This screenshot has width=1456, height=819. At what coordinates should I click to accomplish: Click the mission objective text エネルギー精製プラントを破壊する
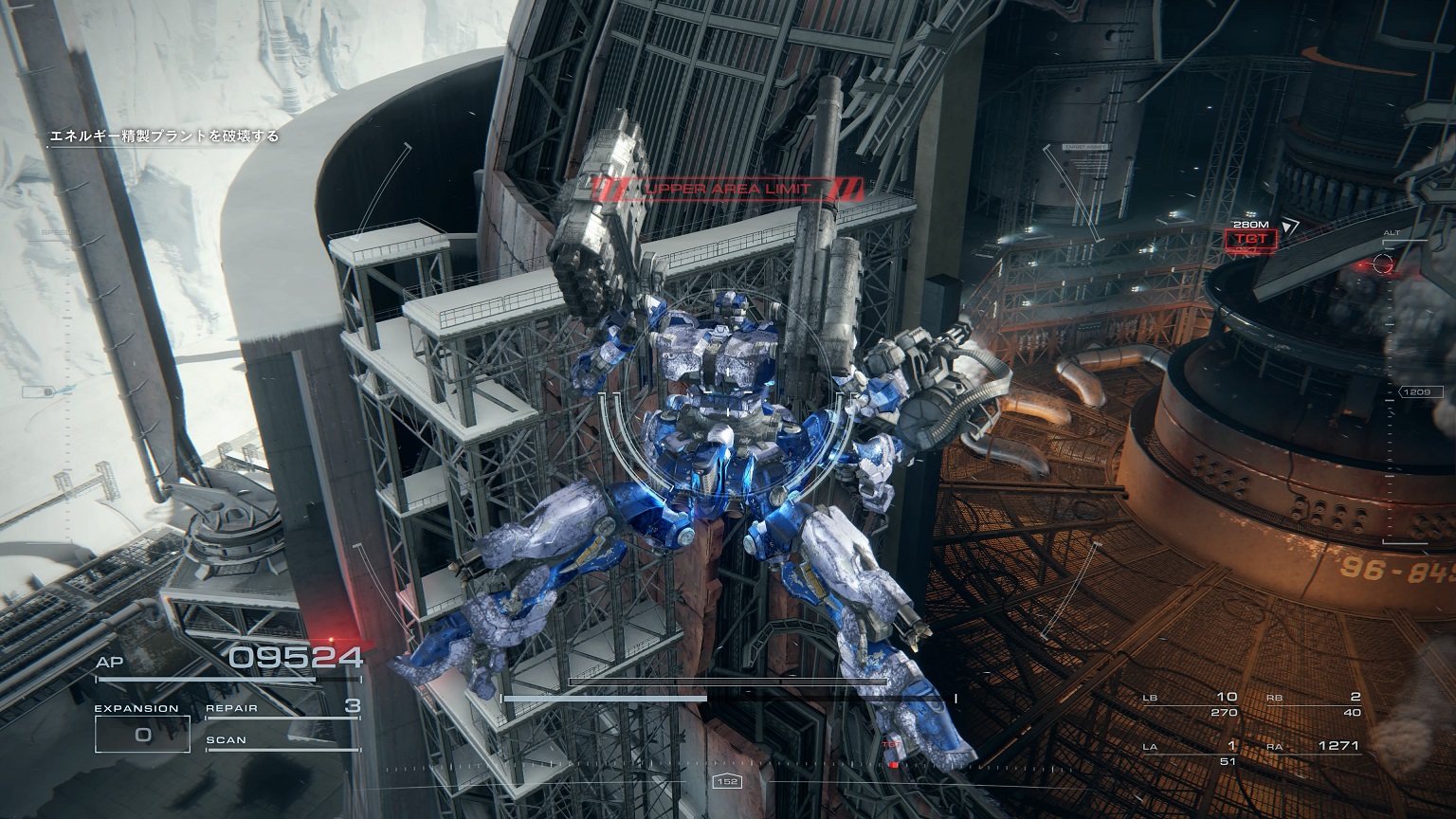pyautogui.click(x=161, y=136)
